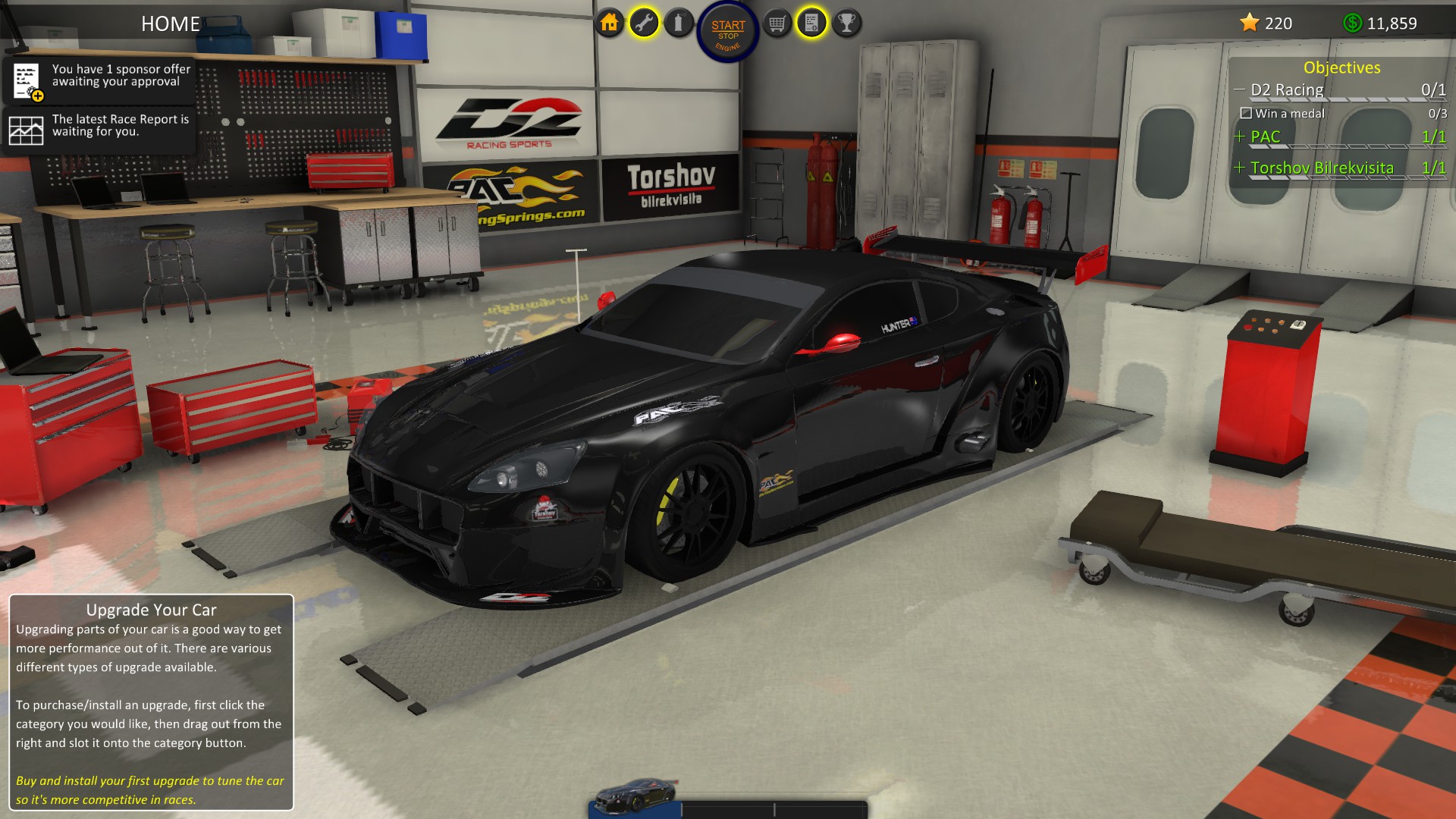This screenshot has height=819, width=1456.
Task: Collapse the D2 Racing objective group
Action: tap(1241, 89)
